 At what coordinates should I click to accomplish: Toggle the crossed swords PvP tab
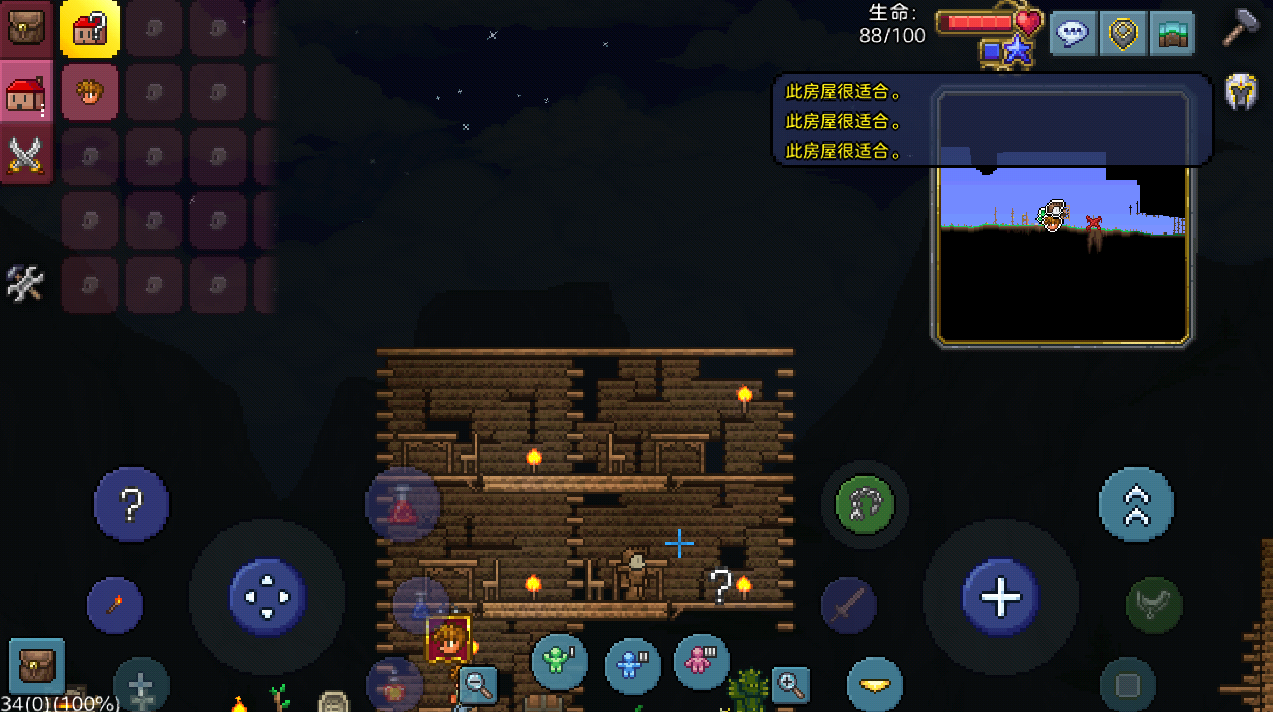click(25, 155)
